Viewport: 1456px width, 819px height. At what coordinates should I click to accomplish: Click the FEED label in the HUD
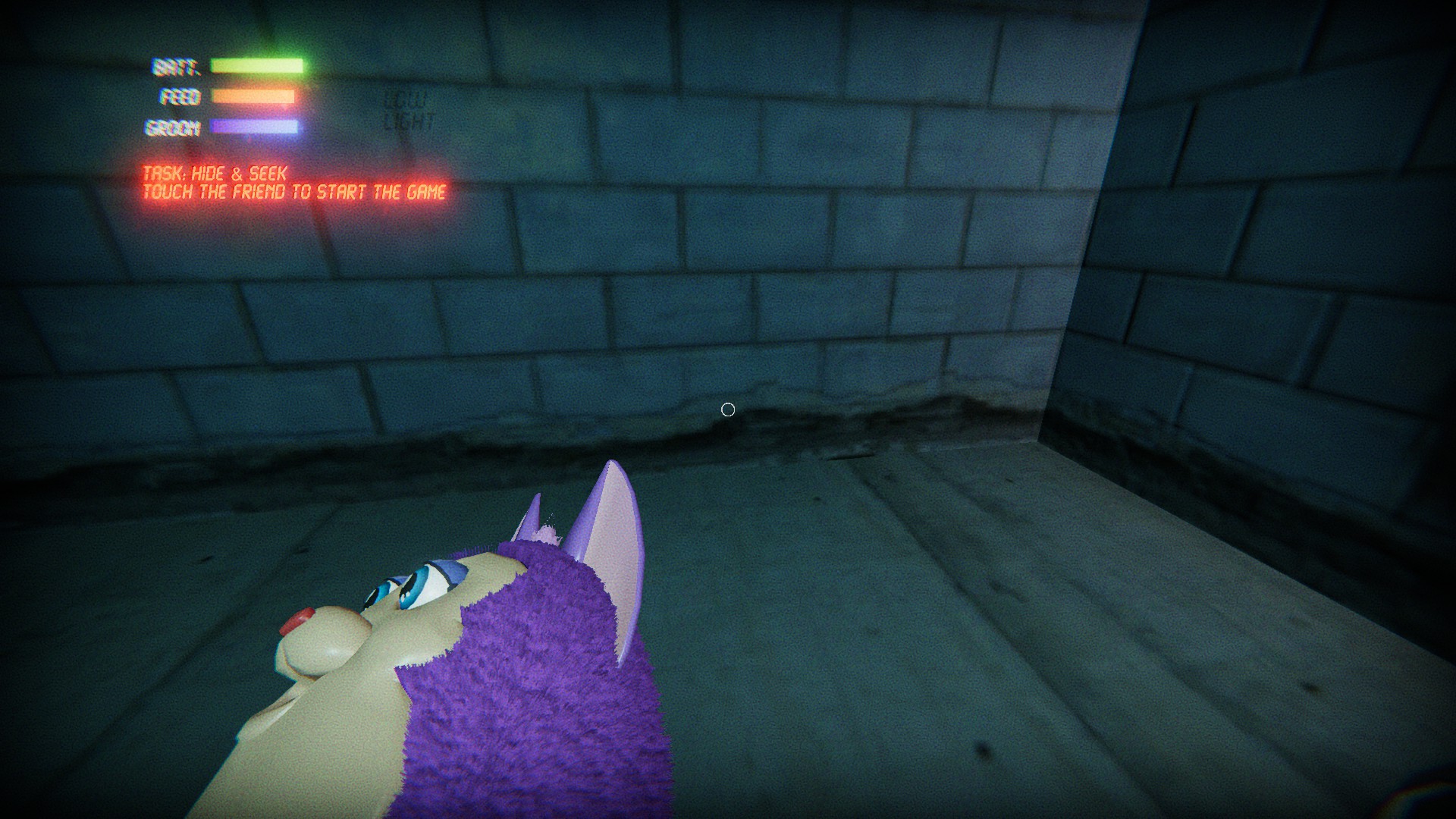179,96
